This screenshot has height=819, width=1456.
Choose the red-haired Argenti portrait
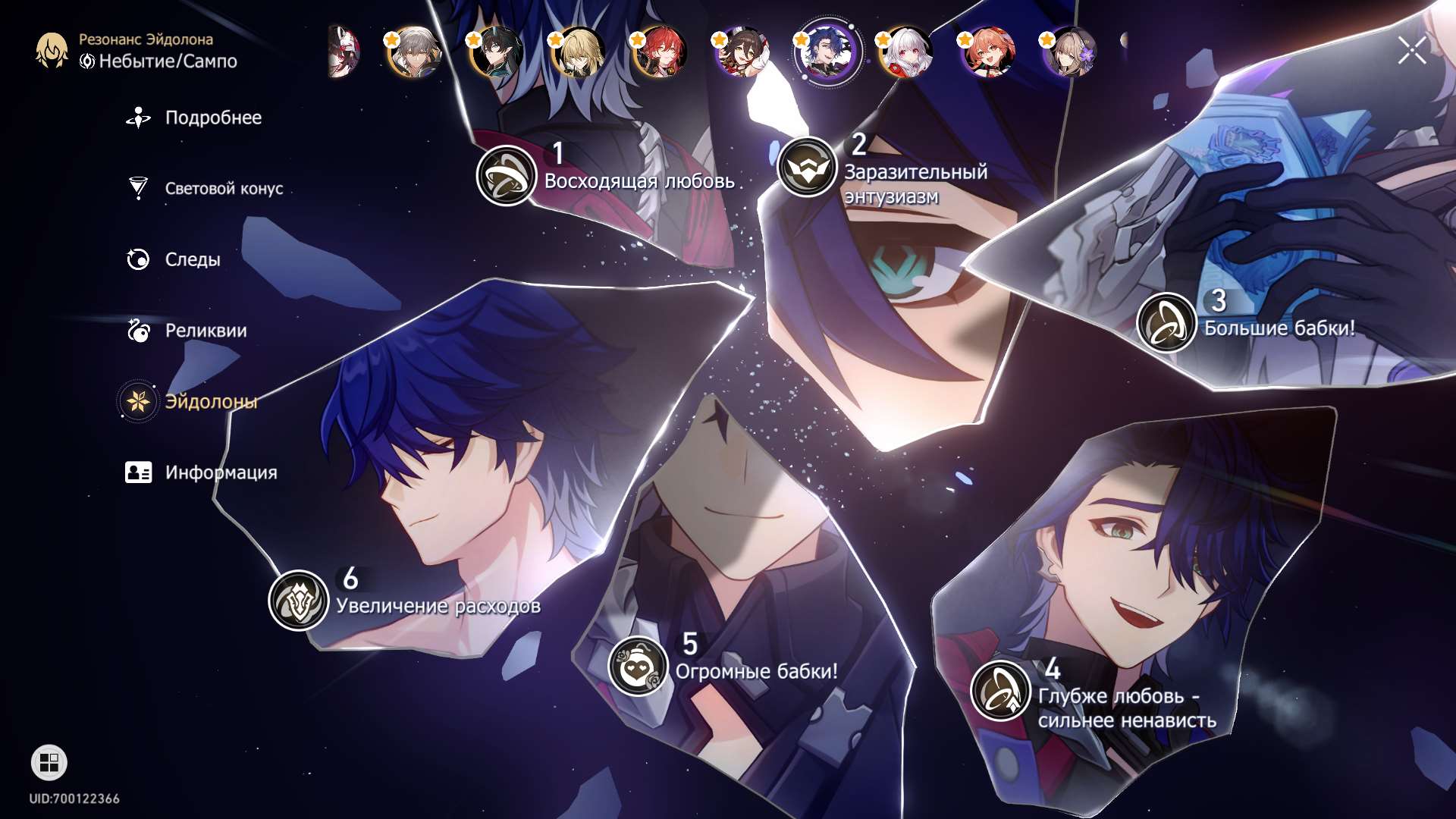point(661,52)
